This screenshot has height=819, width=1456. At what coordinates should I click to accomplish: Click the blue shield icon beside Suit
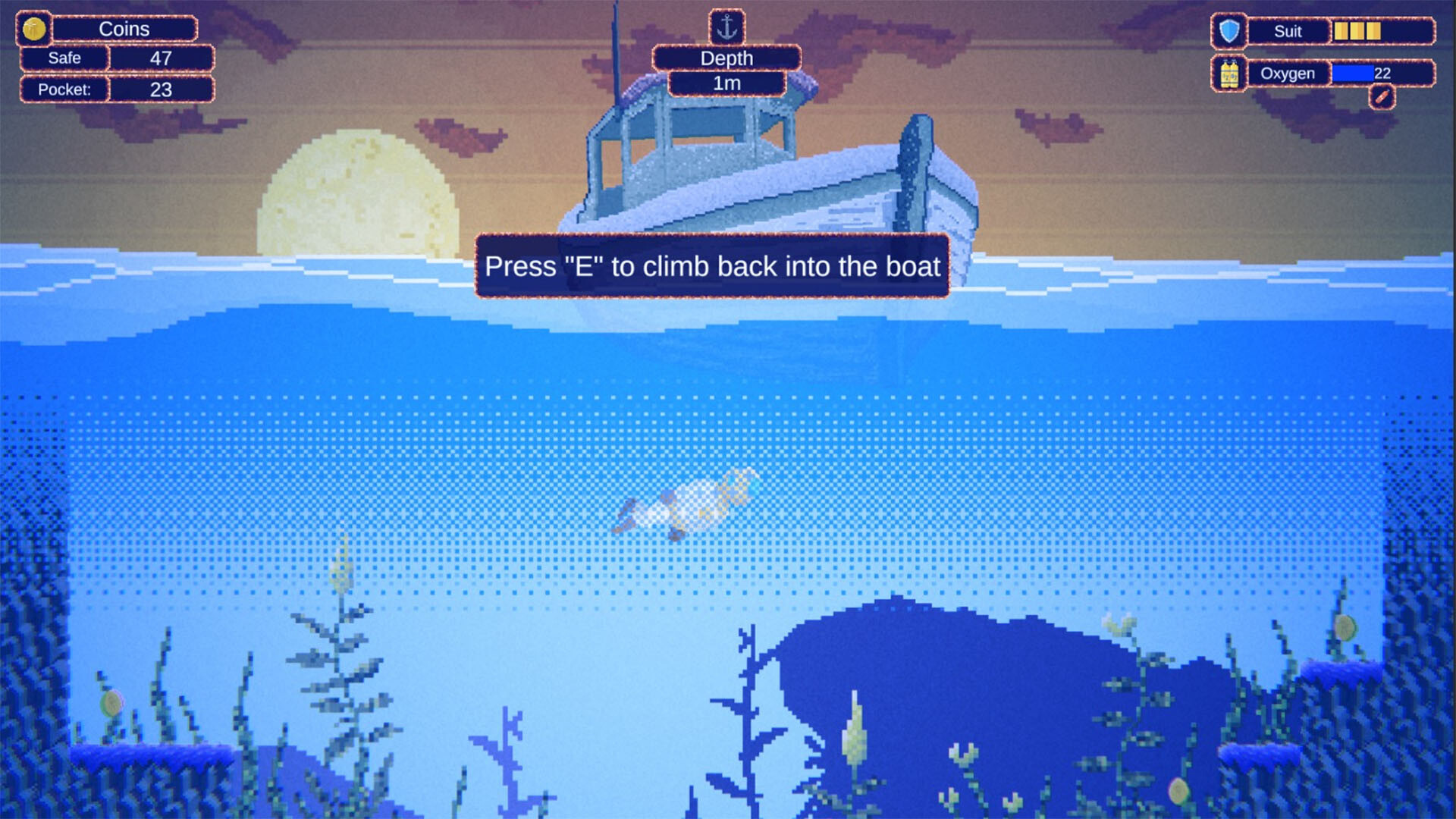tap(1228, 30)
